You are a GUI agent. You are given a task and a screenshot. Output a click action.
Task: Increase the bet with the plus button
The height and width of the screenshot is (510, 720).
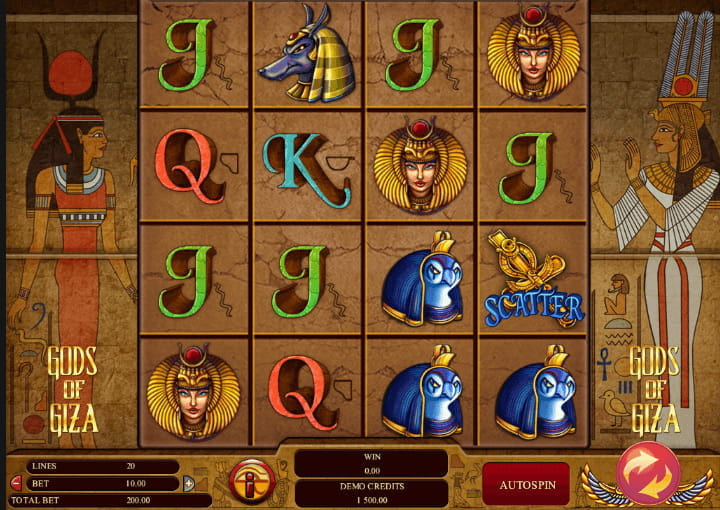(188, 484)
